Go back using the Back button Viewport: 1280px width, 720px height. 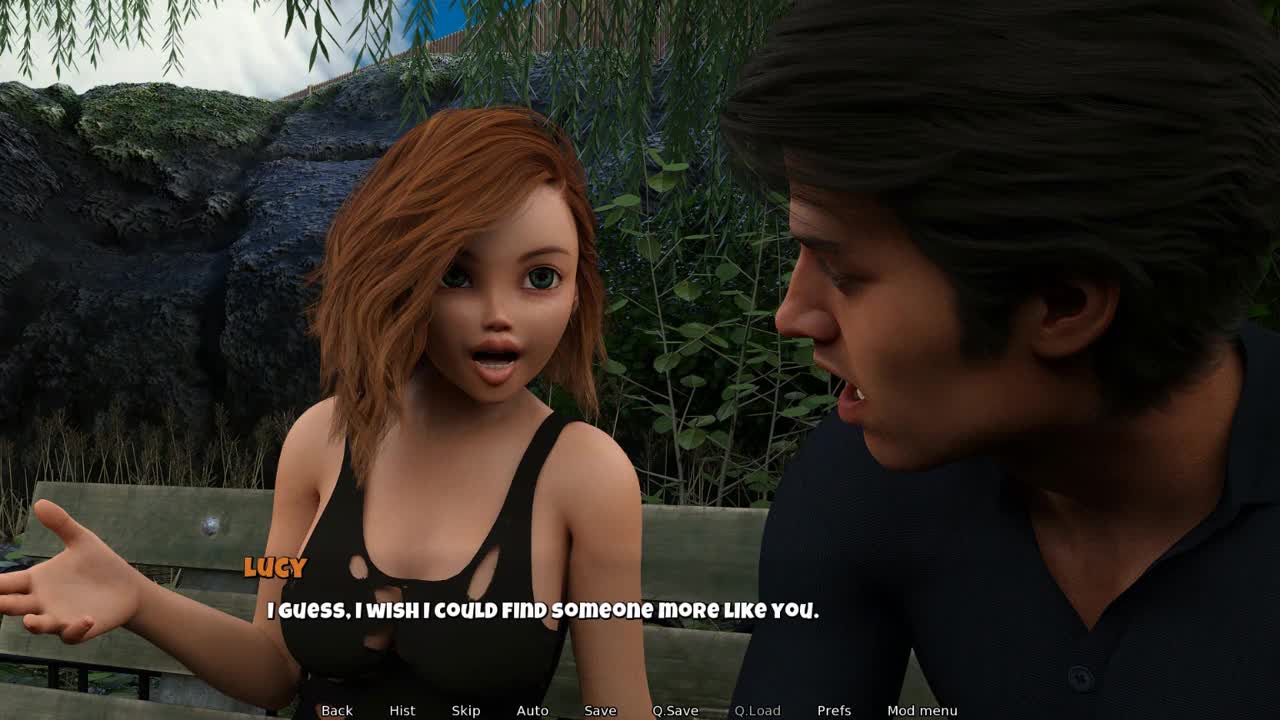point(337,710)
